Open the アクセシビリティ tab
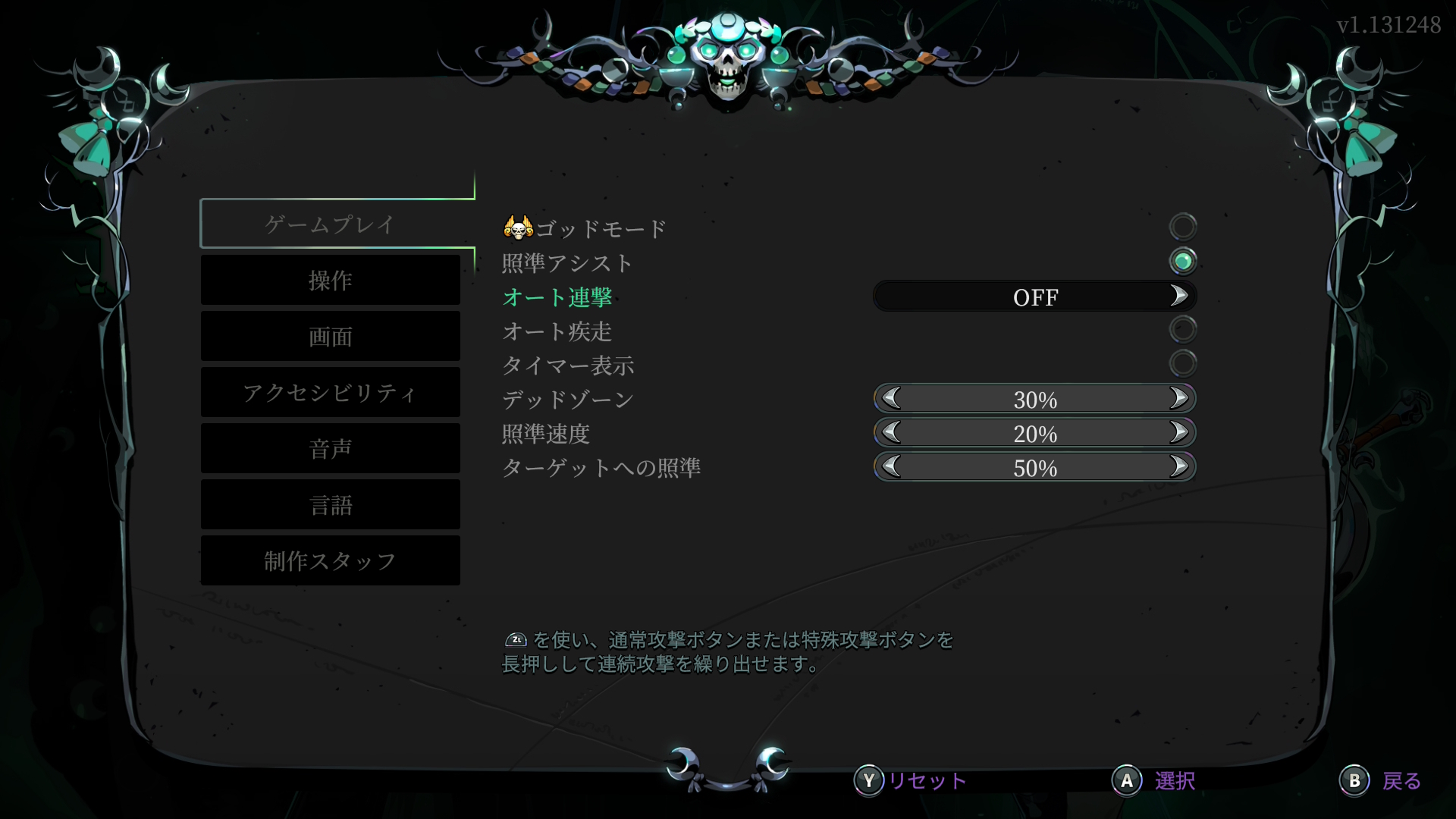Screen dimensions: 1456x819 [331, 393]
